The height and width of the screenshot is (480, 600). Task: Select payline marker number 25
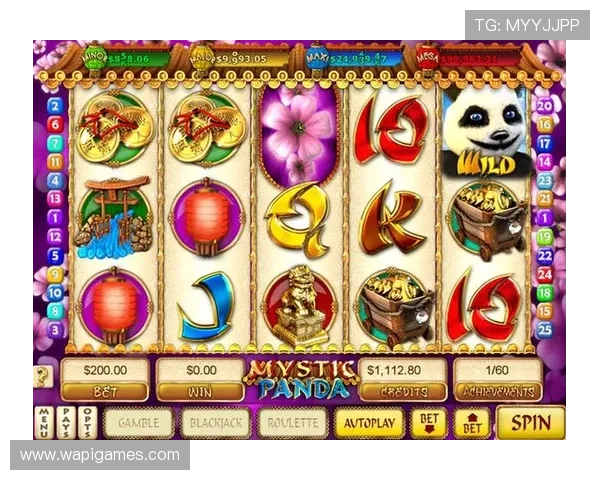tap(545, 329)
